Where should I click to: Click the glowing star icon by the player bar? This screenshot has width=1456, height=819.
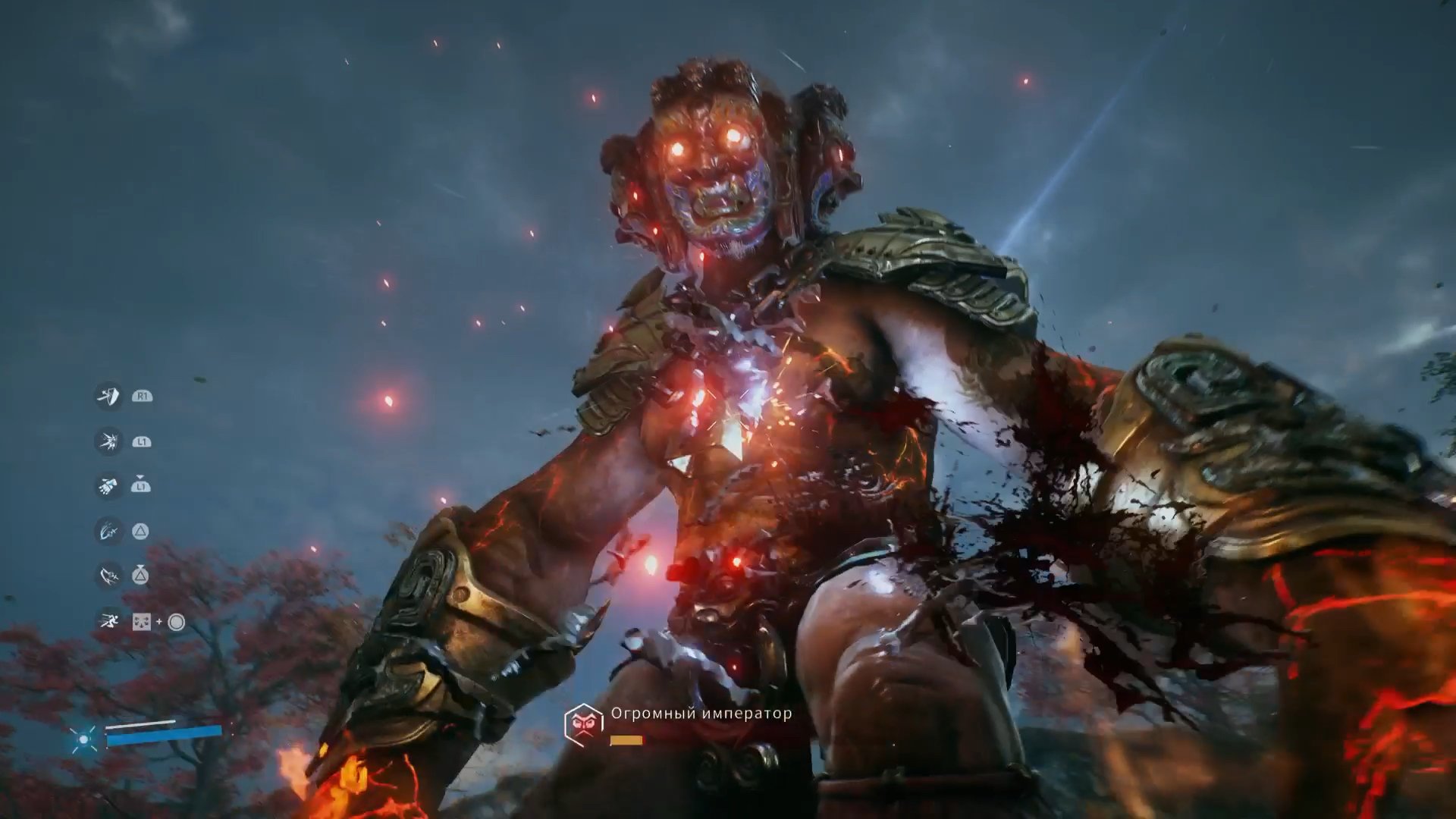[83, 738]
